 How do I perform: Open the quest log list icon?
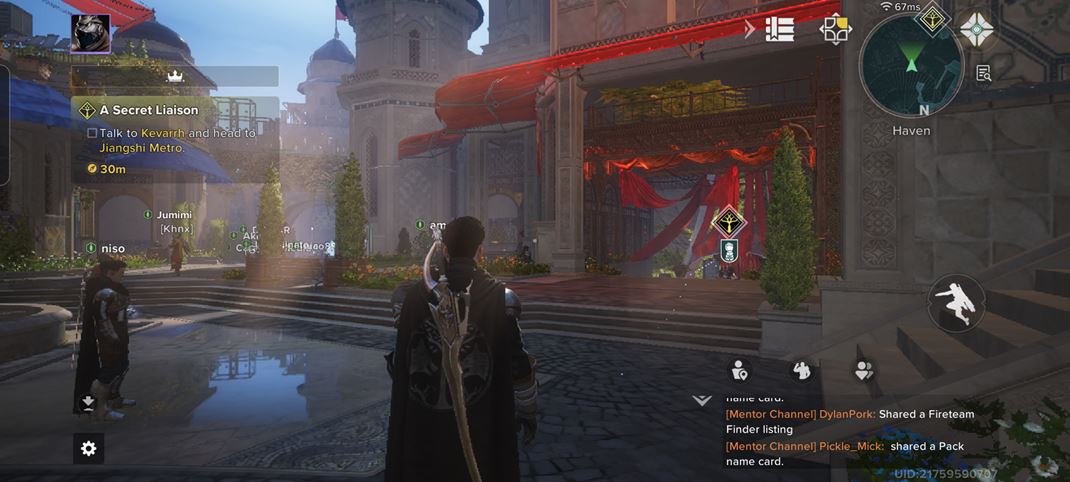point(780,29)
